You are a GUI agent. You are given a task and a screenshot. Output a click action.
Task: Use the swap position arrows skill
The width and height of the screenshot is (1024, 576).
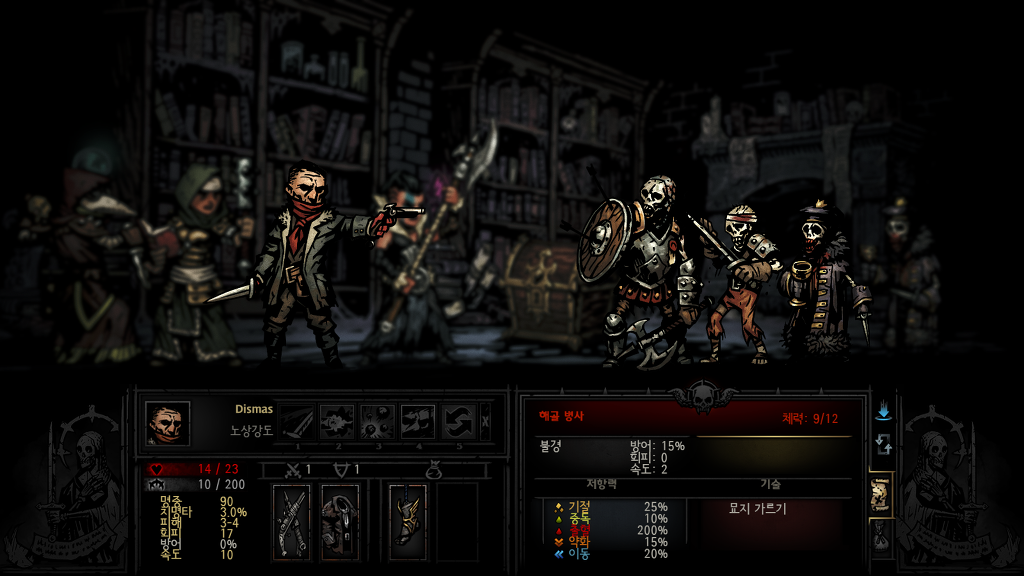[x=459, y=421]
